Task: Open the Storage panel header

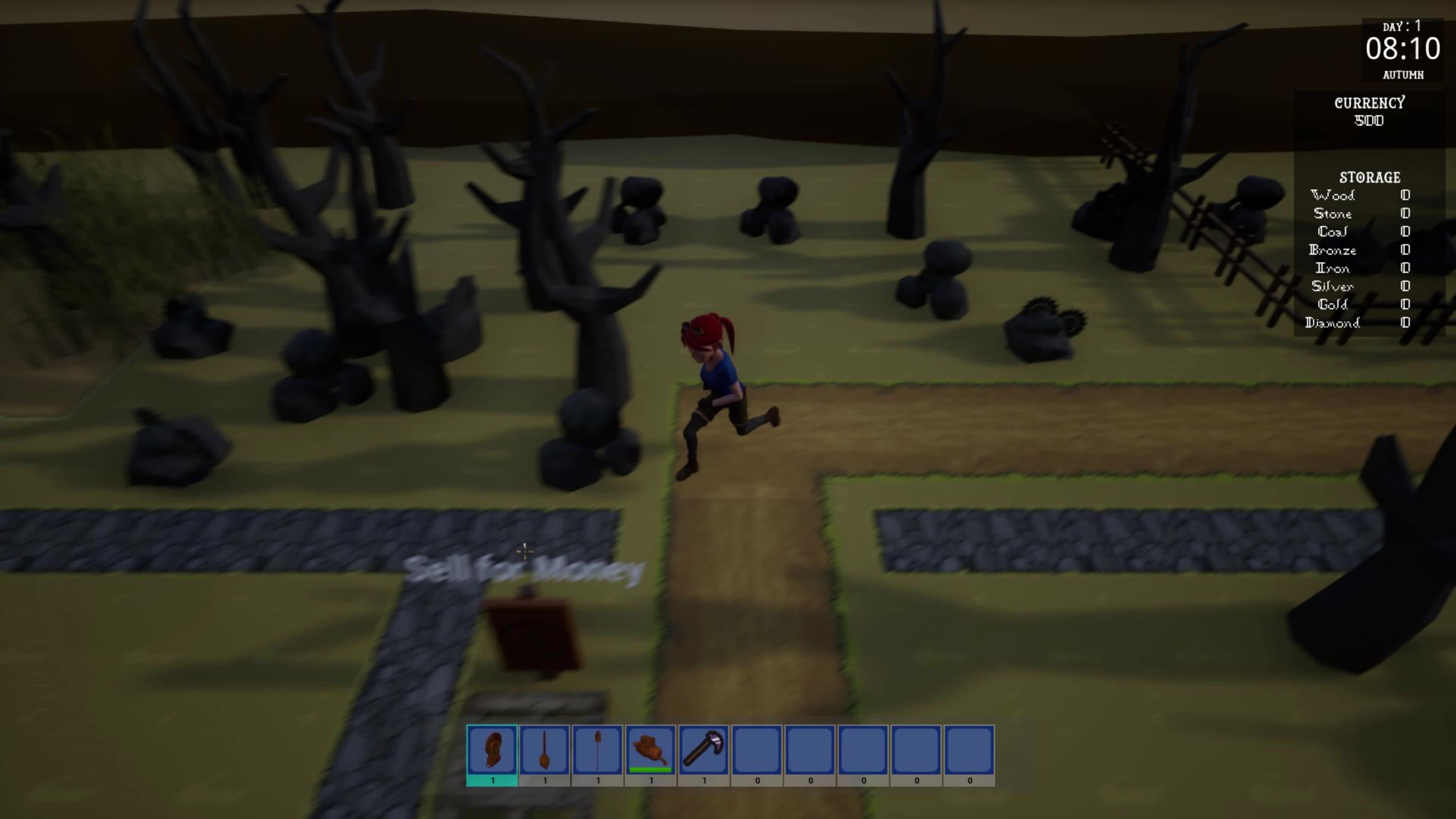Action: coord(1370,177)
